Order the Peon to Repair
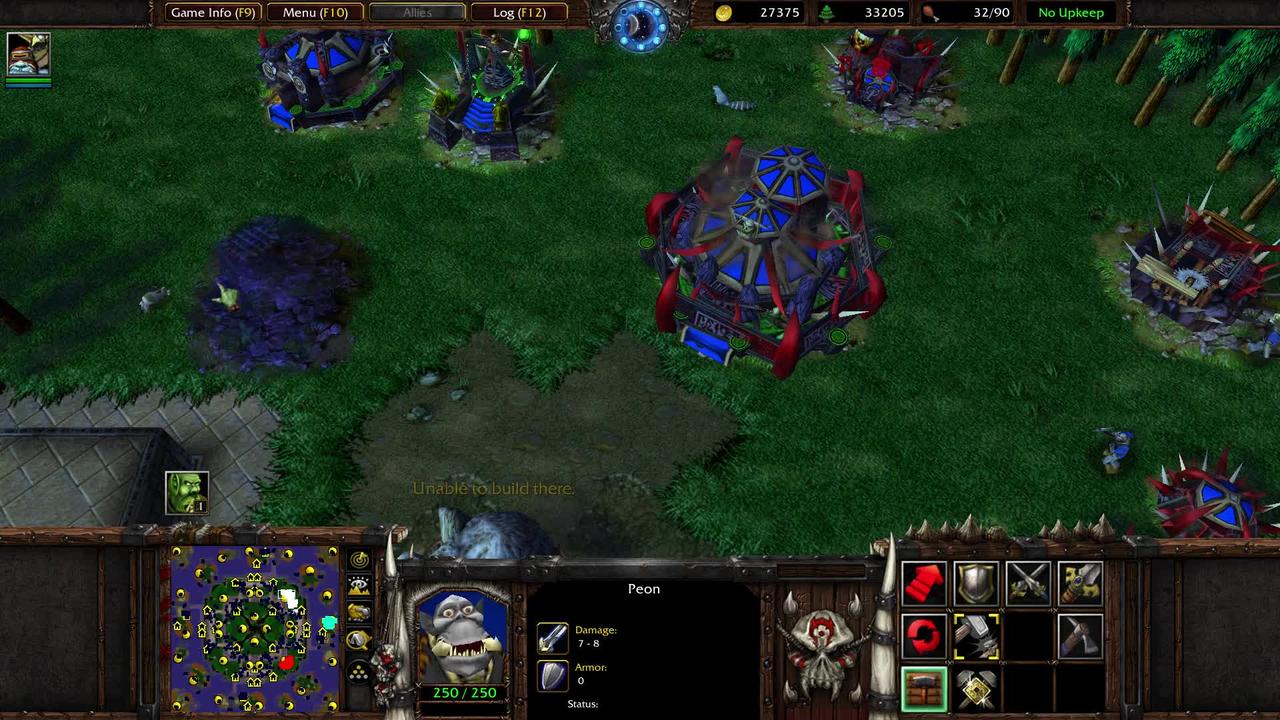 point(975,637)
